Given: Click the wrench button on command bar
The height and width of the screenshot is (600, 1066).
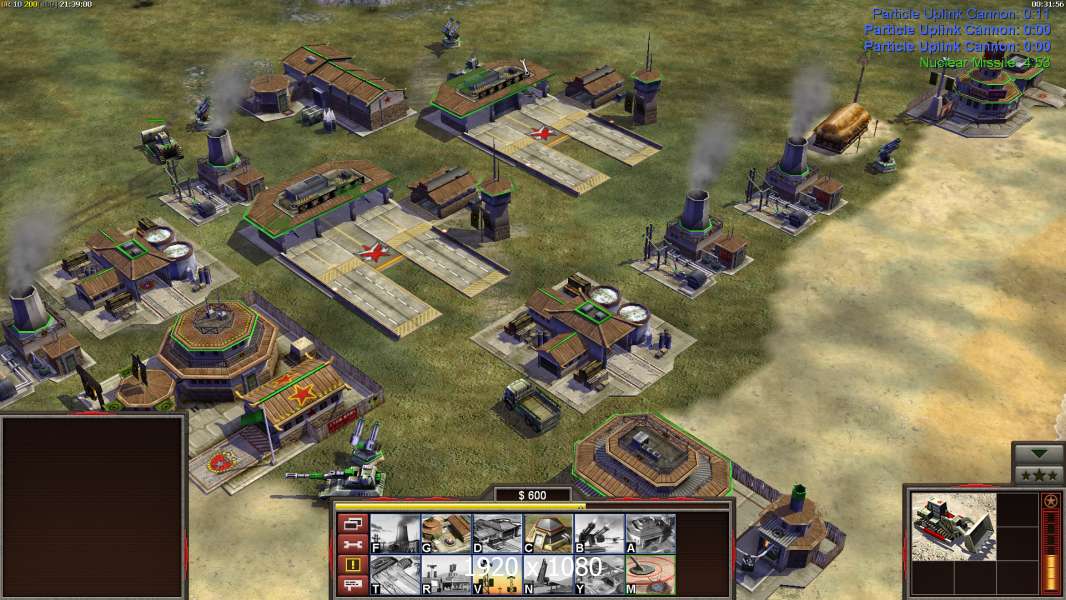Looking at the screenshot, I should pos(353,544).
